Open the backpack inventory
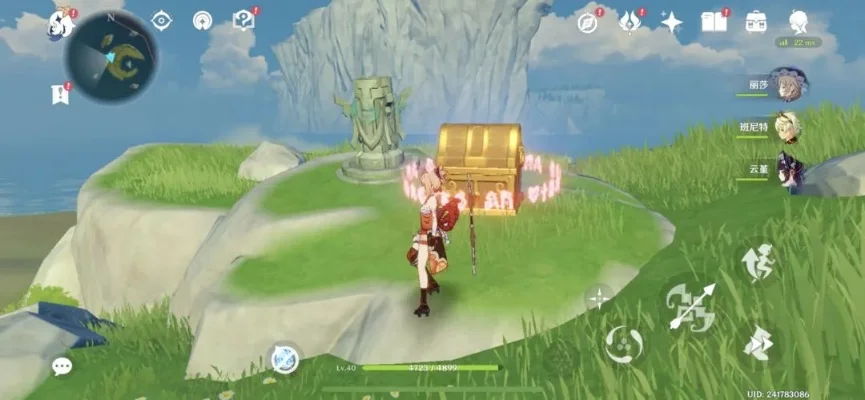The image size is (865, 400). (x=756, y=21)
